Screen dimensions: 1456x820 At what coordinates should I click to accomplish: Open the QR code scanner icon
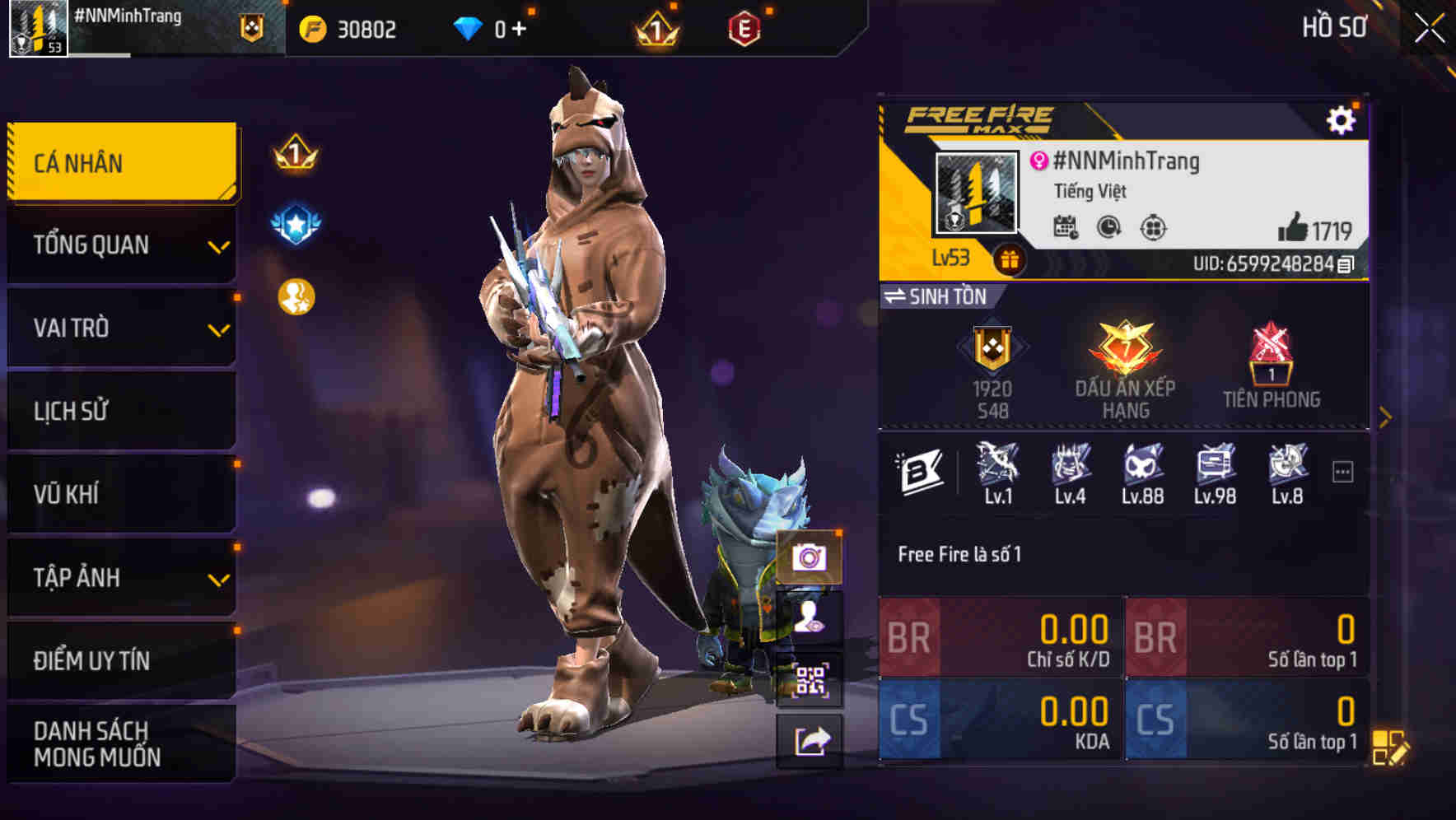pos(812,677)
